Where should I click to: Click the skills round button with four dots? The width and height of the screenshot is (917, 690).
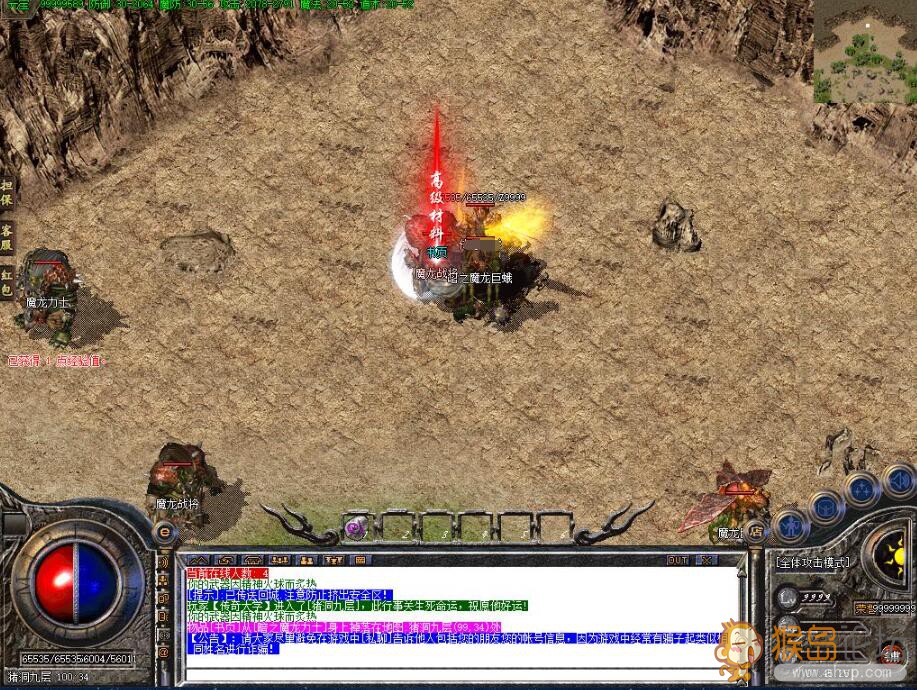click(860, 489)
